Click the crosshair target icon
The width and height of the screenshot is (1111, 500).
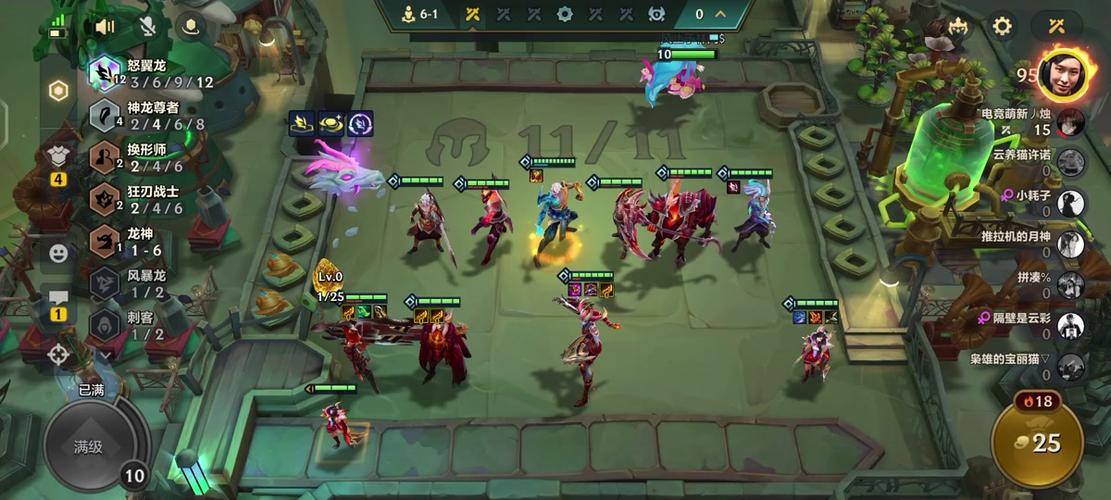[58, 353]
